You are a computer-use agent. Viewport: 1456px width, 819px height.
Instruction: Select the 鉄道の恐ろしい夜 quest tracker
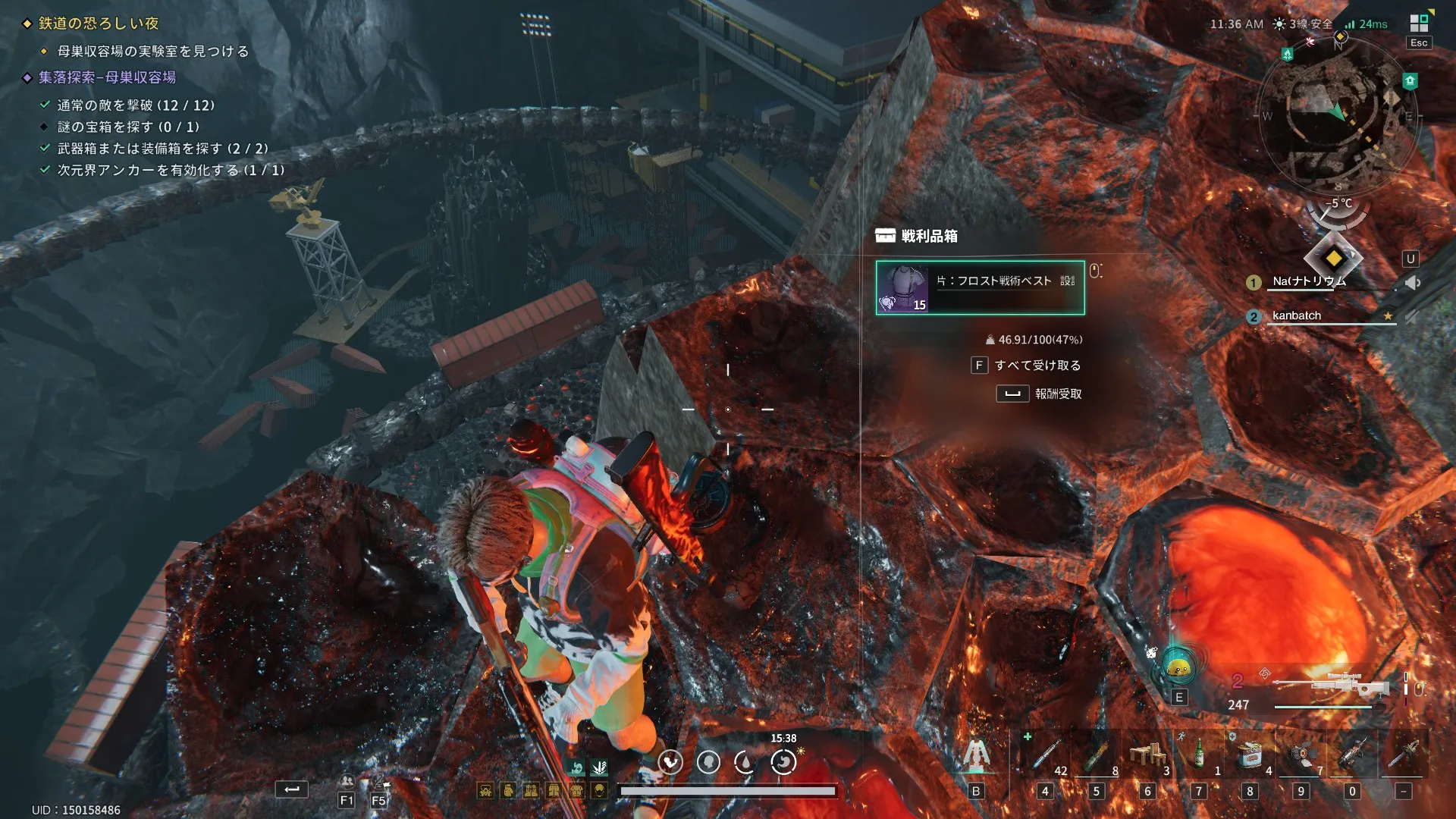point(99,24)
